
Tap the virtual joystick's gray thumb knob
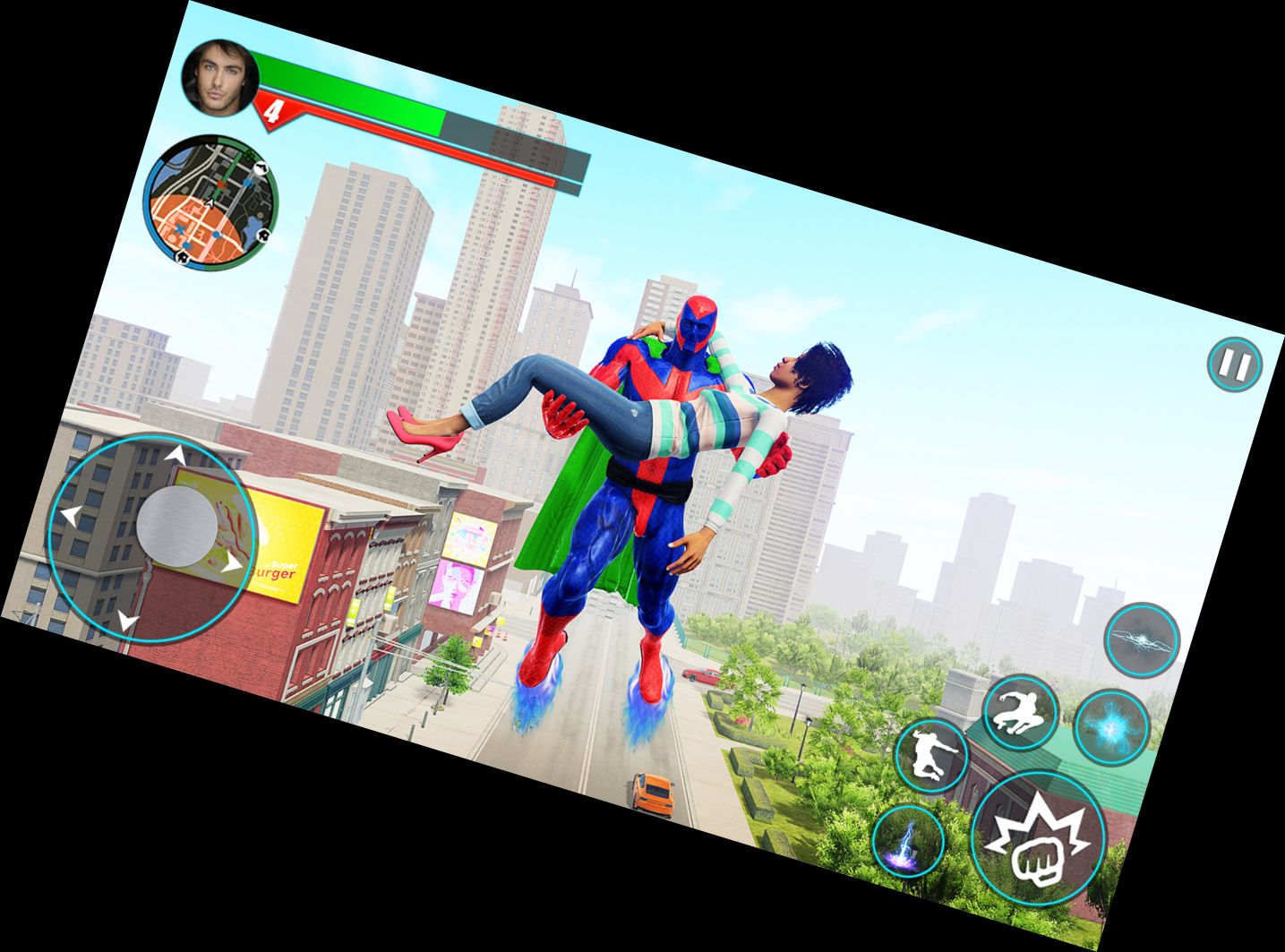point(176,527)
